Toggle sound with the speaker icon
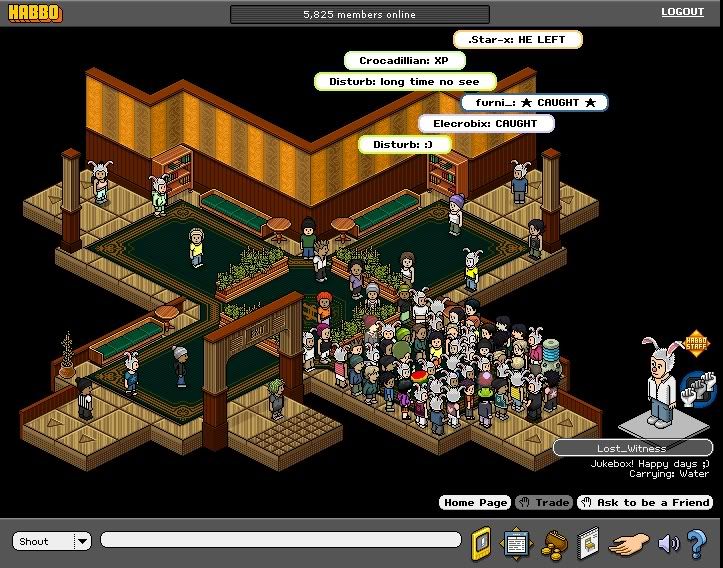Screen dimensions: 723x568 [x=668, y=543]
